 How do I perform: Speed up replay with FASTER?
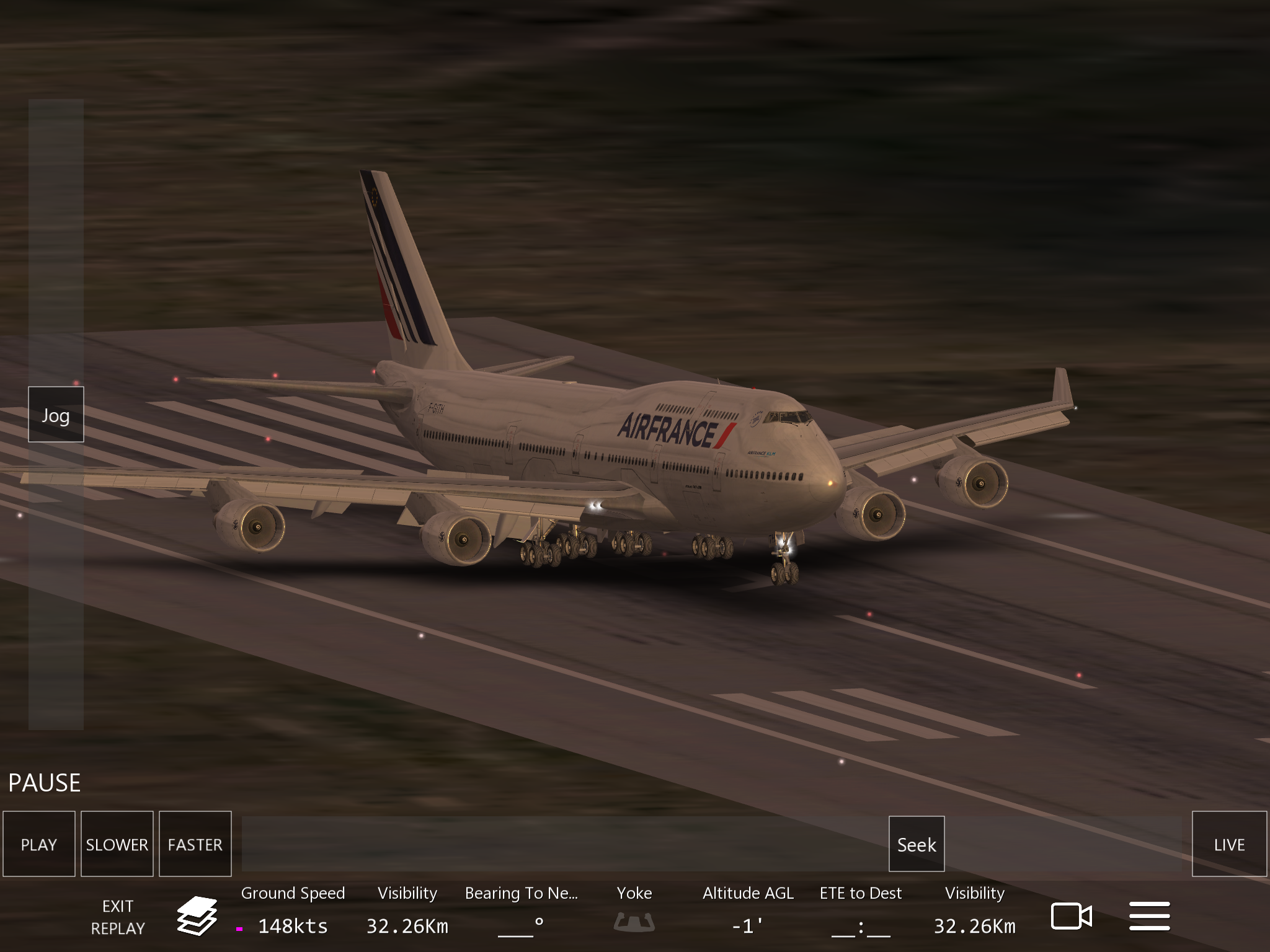195,844
